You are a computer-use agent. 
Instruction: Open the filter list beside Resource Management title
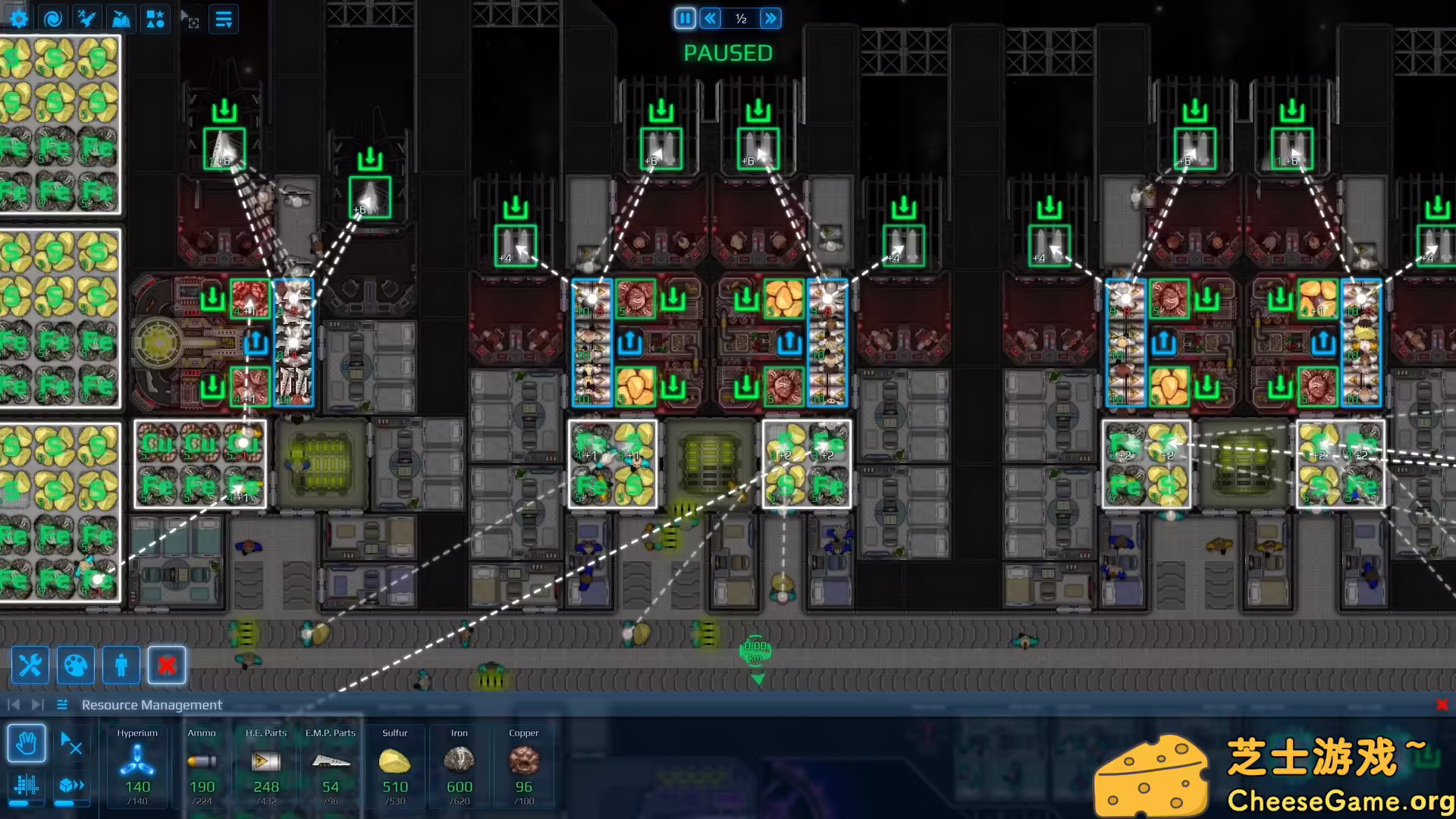[x=61, y=704]
